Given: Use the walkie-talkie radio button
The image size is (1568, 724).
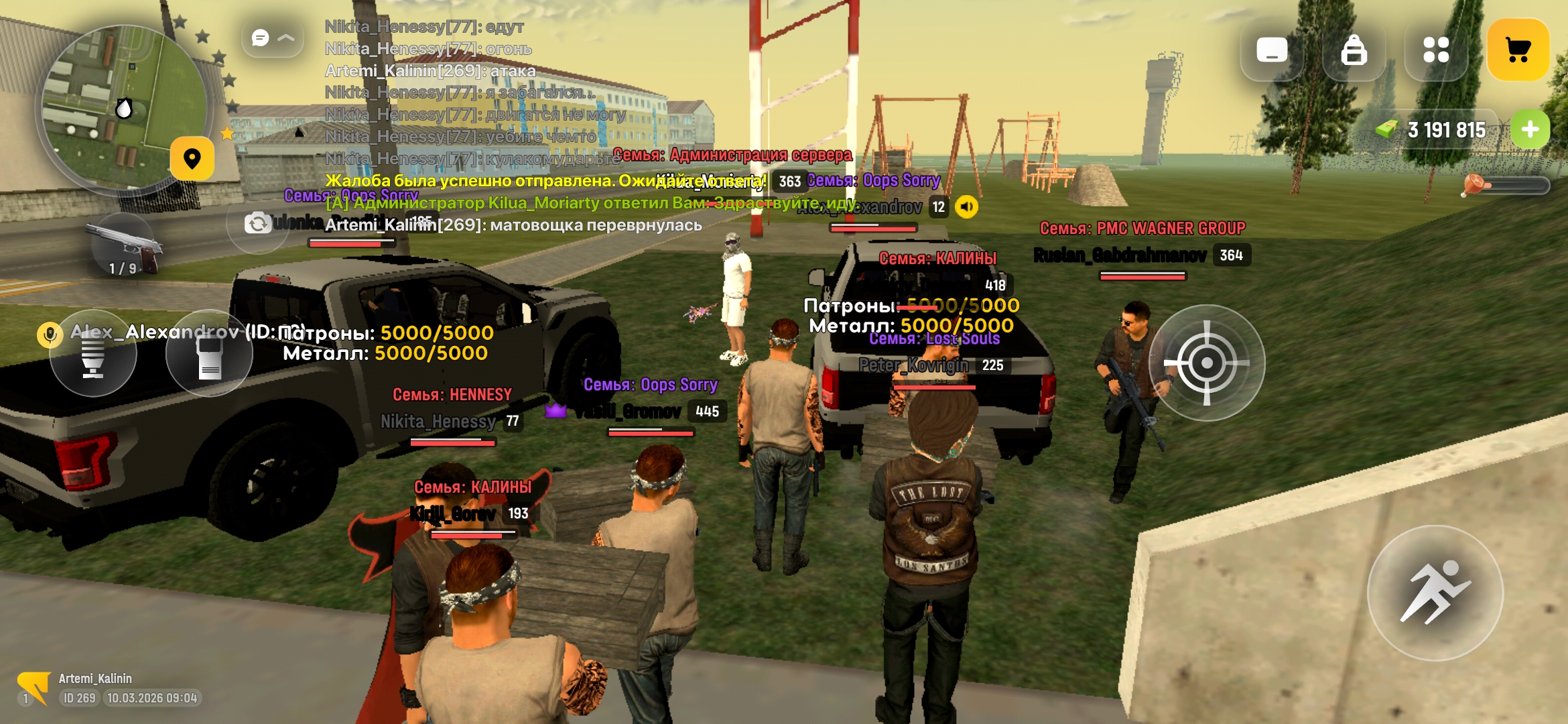Looking at the screenshot, I should pyautogui.click(x=209, y=354).
